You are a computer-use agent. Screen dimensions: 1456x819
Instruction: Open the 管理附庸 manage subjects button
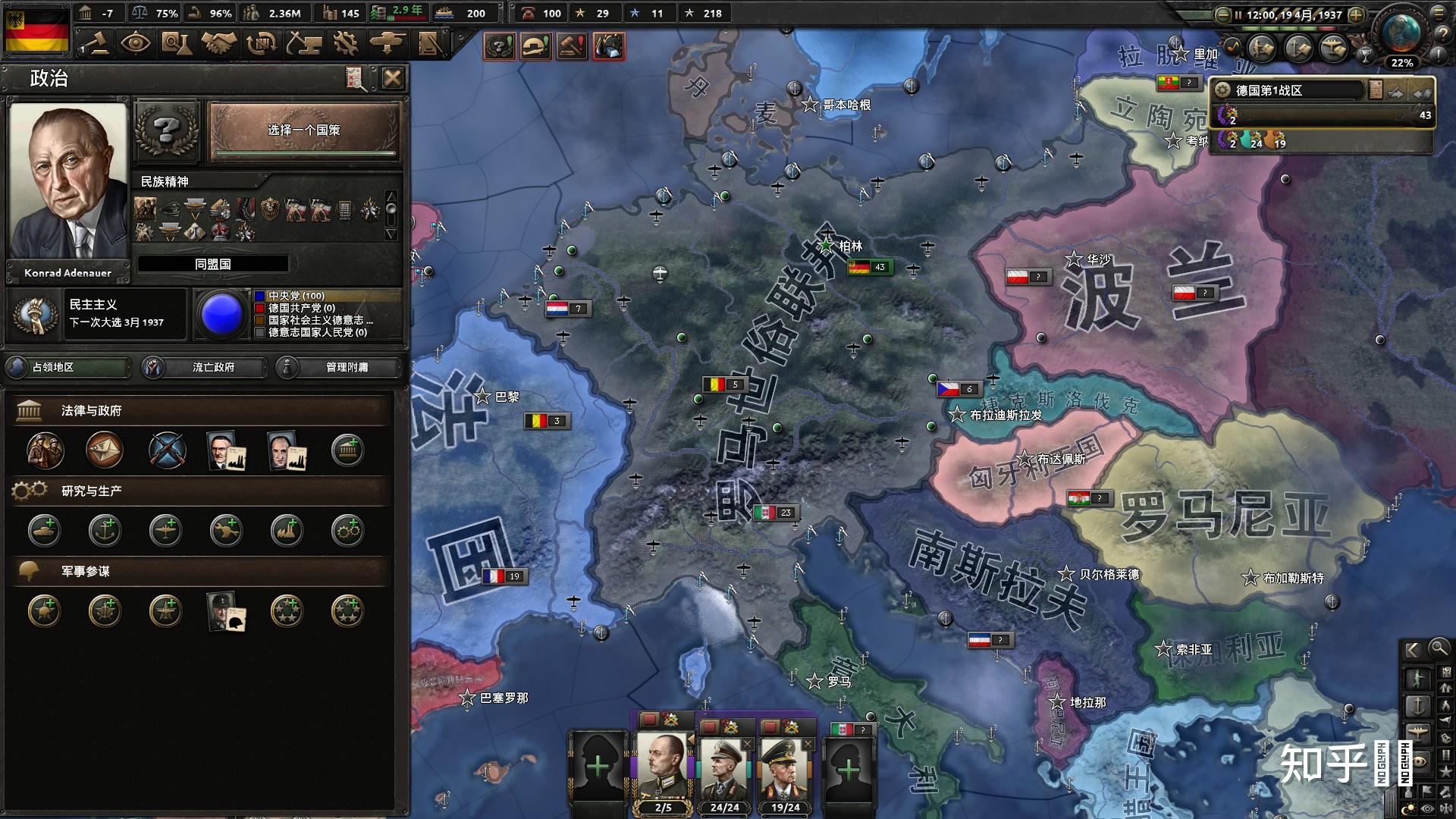coord(338,367)
